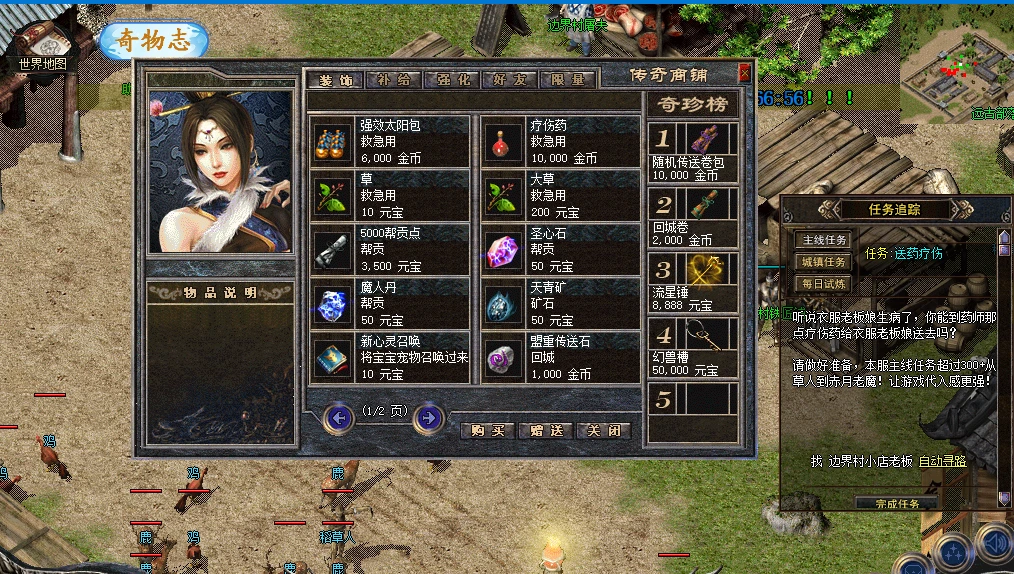Go to the next shop page
Screen dimensions: 1014x574
(x=428, y=417)
